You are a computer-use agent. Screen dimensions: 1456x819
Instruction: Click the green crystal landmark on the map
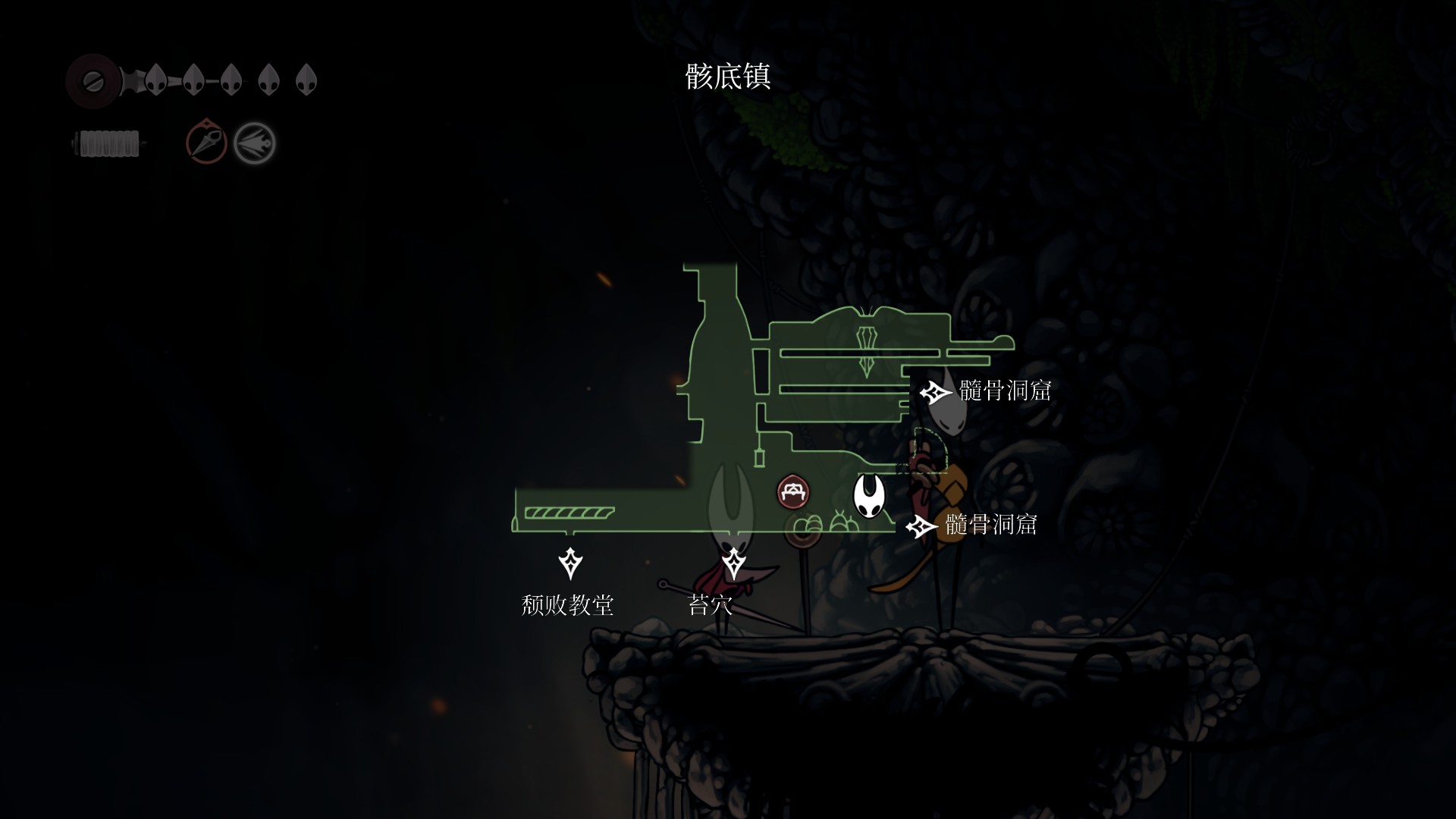867,350
